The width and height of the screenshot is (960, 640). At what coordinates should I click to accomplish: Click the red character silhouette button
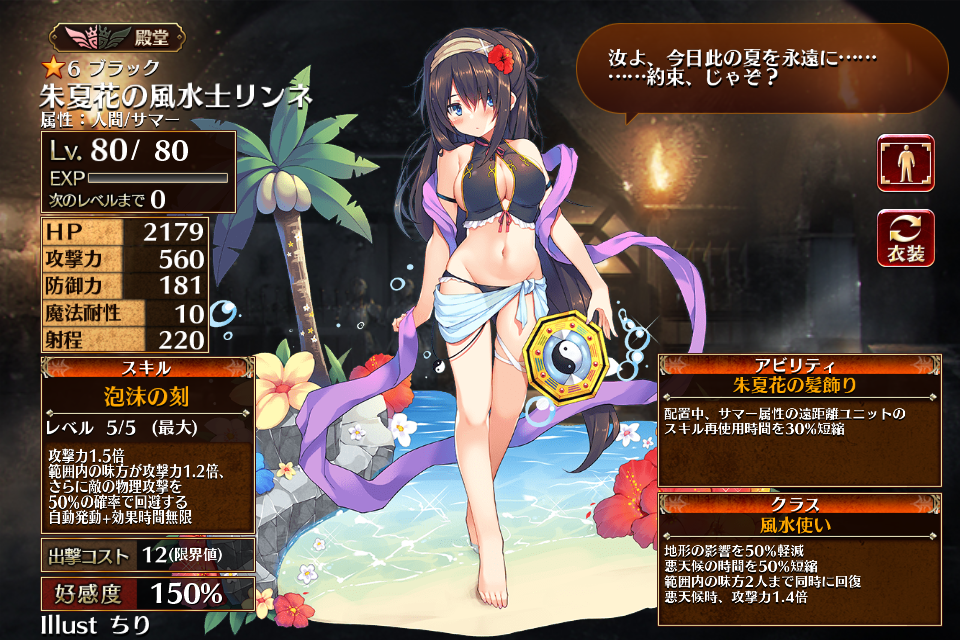[906, 163]
